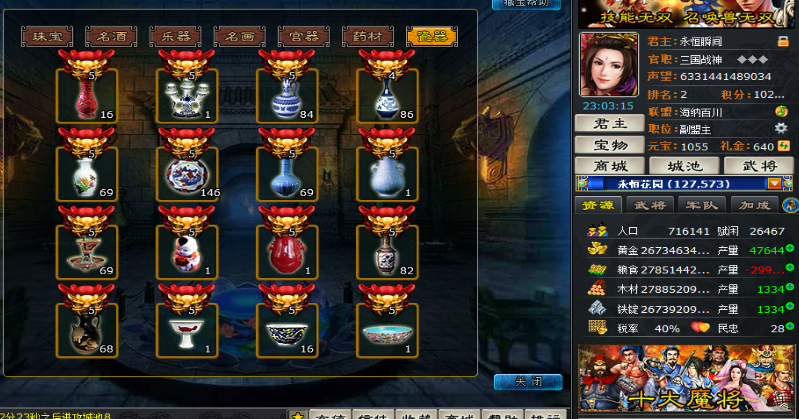Switch to the 珠宝 category tab

47,37
